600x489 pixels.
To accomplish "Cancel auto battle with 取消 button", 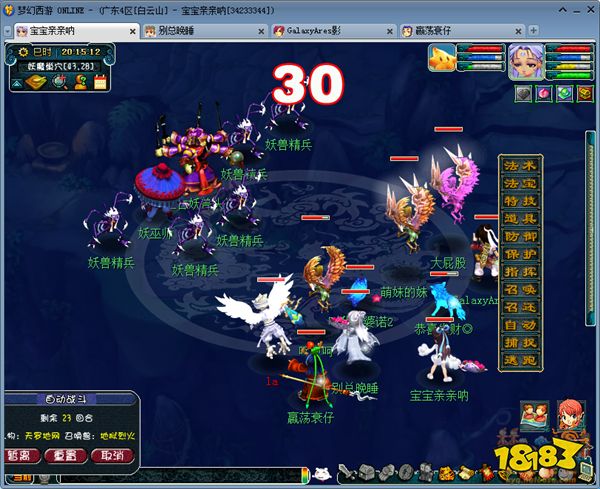I will (113, 456).
